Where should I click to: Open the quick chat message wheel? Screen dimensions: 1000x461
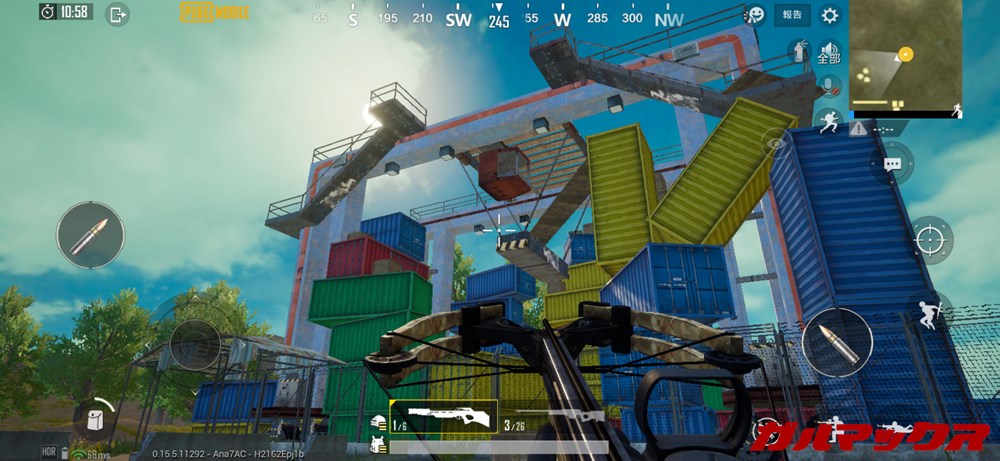pyautogui.click(x=891, y=163)
